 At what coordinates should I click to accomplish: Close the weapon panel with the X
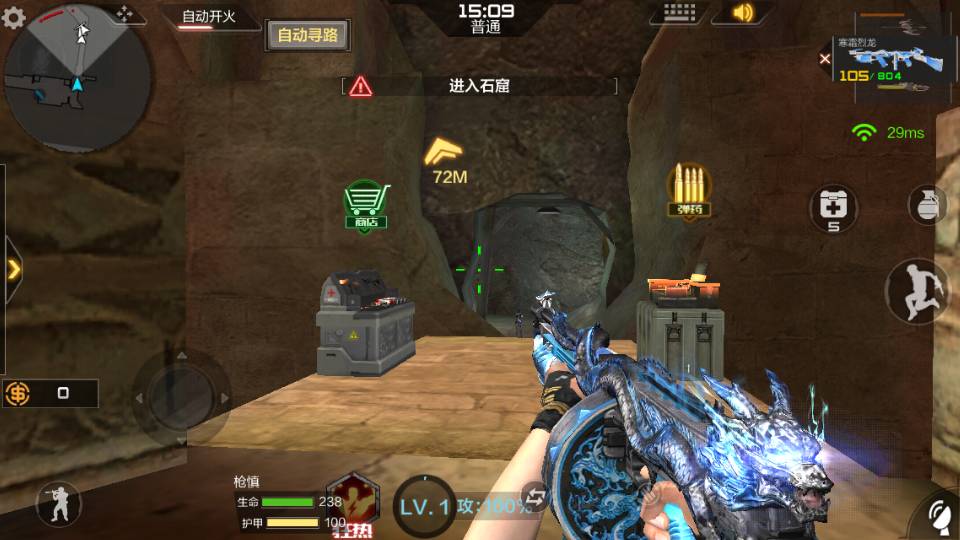point(825,60)
